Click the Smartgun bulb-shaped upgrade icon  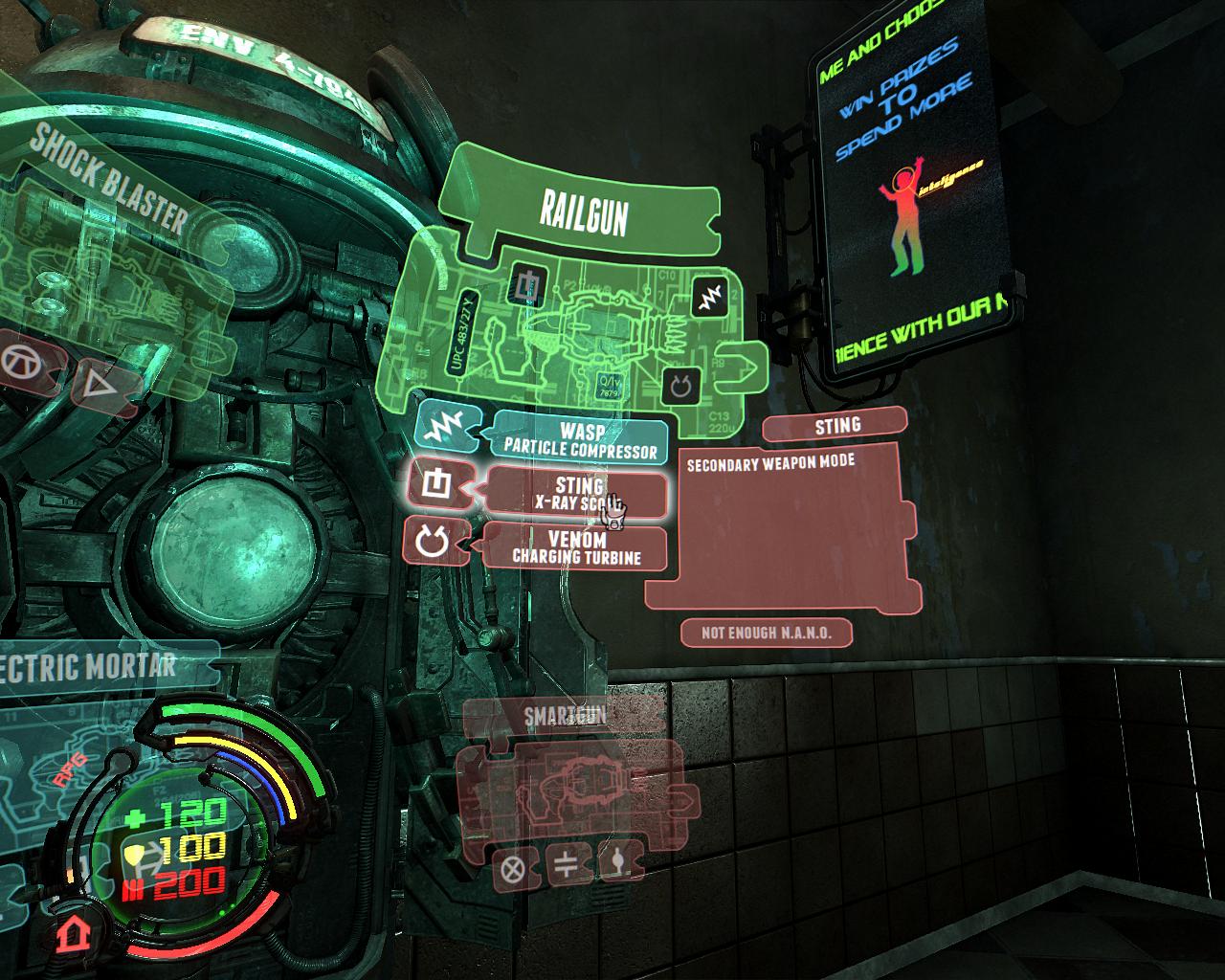[616, 863]
